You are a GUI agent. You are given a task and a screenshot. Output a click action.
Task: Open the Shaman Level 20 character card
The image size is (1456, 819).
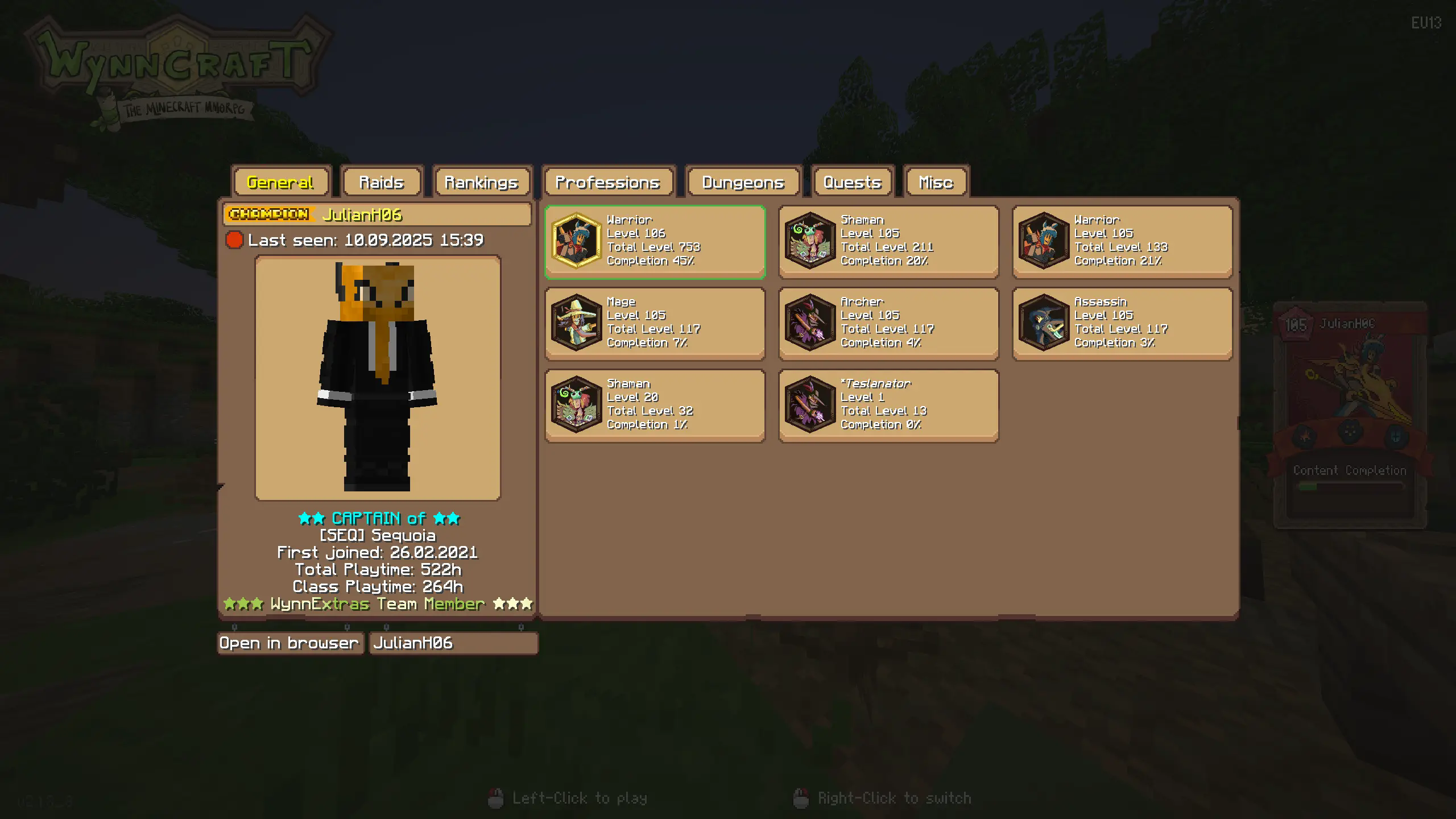[655, 406]
